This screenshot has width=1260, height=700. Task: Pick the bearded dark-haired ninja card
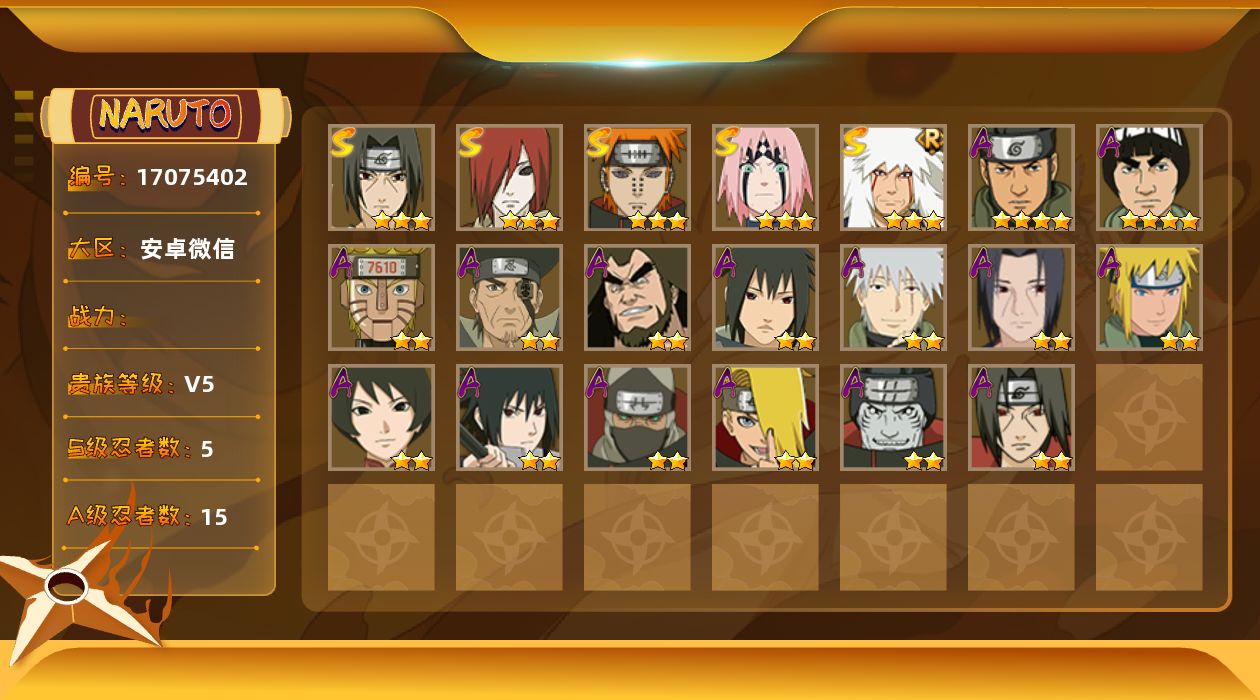(637, 298)
